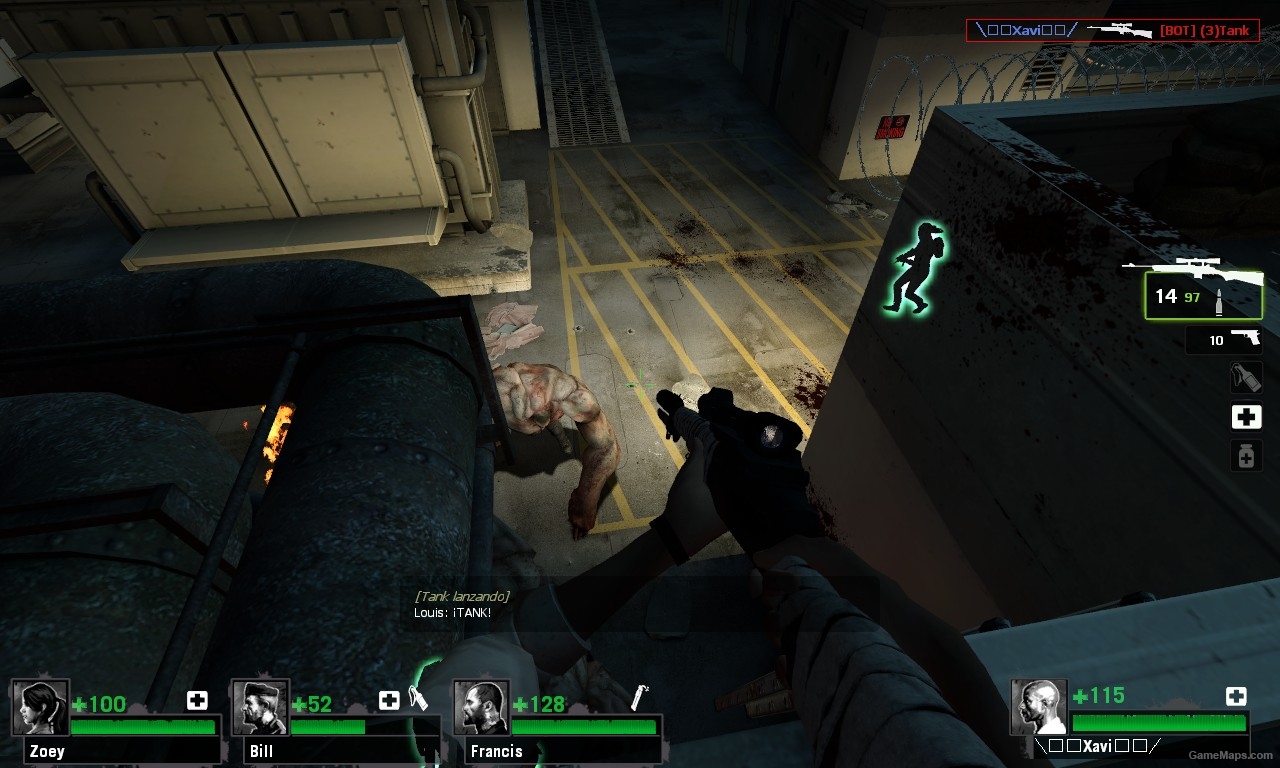Click the medkit icon on Bill's panel
Viewport: 1280px width, 768px height.
[389, 700]
